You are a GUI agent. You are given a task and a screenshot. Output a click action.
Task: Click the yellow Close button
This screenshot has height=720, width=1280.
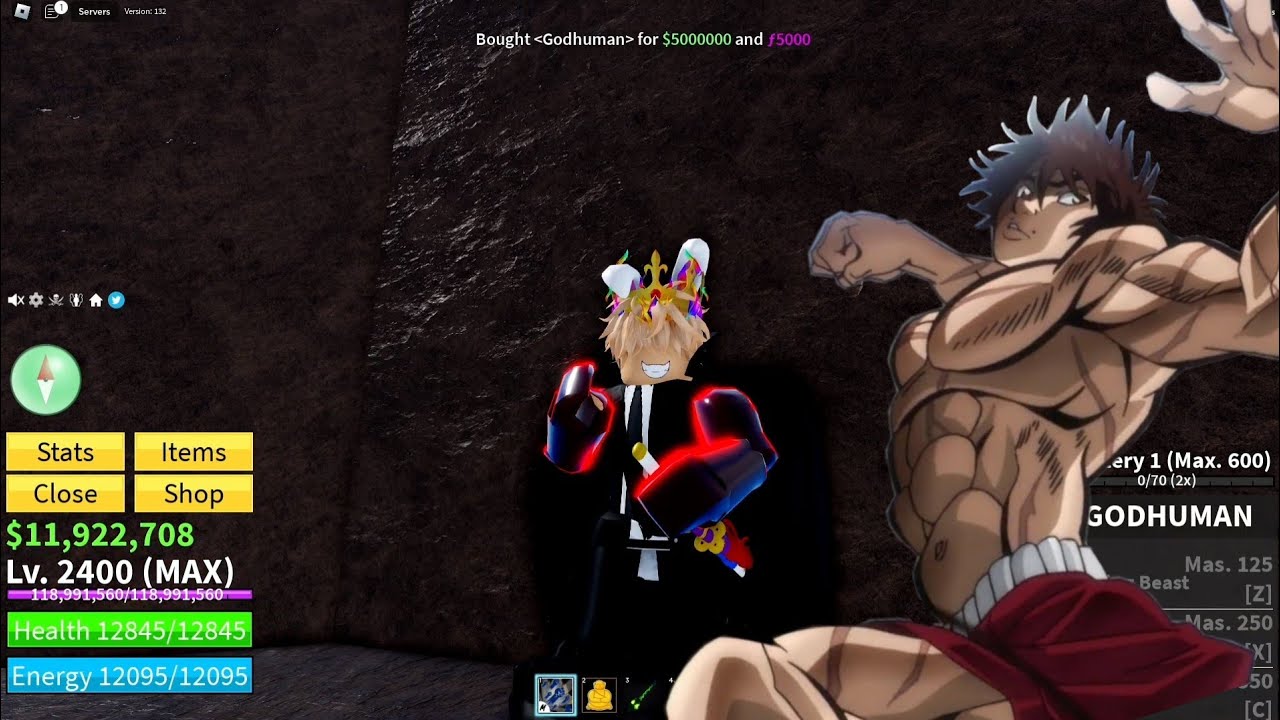click(65, 494)
